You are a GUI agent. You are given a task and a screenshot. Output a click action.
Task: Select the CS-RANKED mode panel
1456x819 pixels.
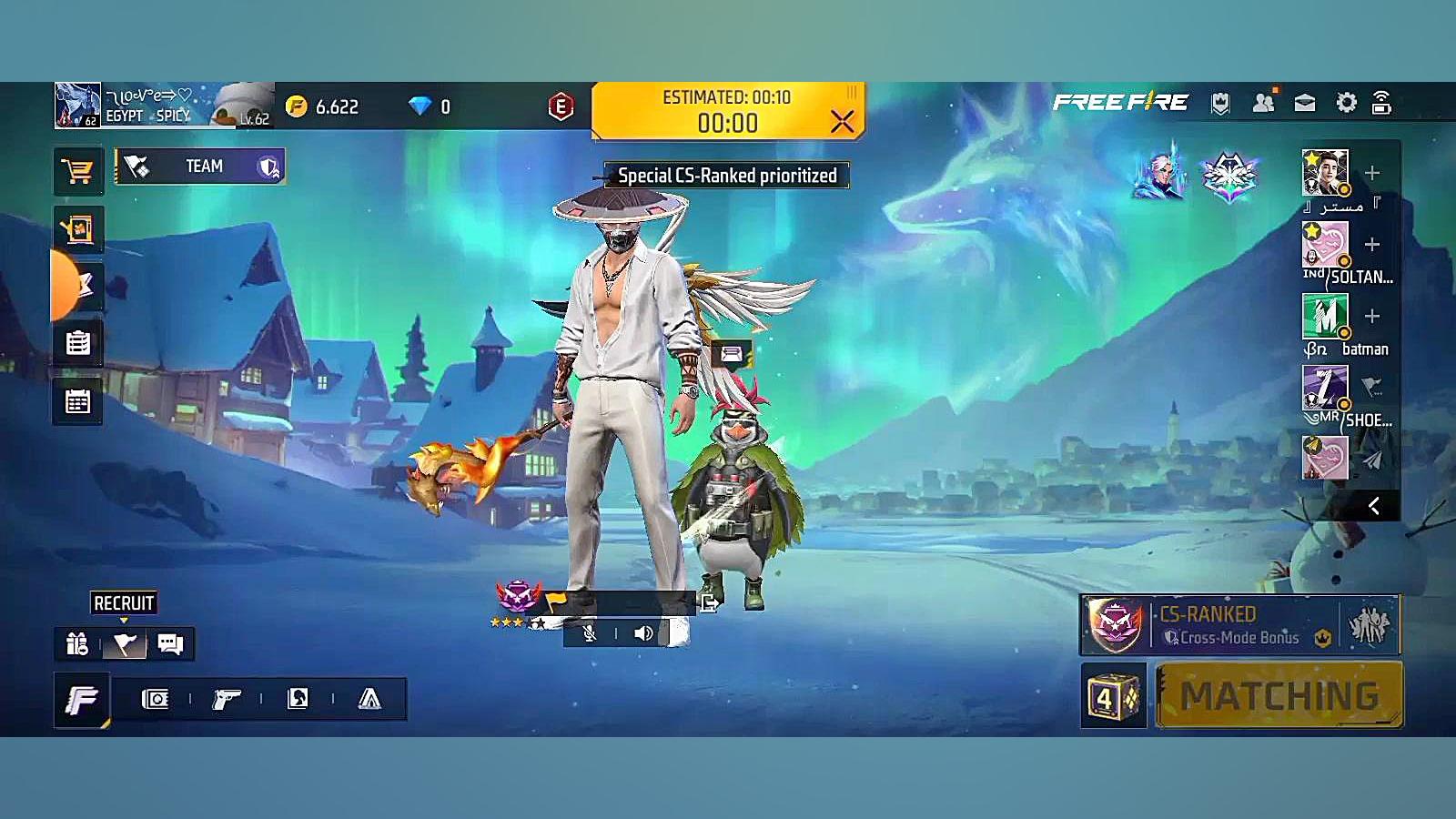coord(1239,625)
